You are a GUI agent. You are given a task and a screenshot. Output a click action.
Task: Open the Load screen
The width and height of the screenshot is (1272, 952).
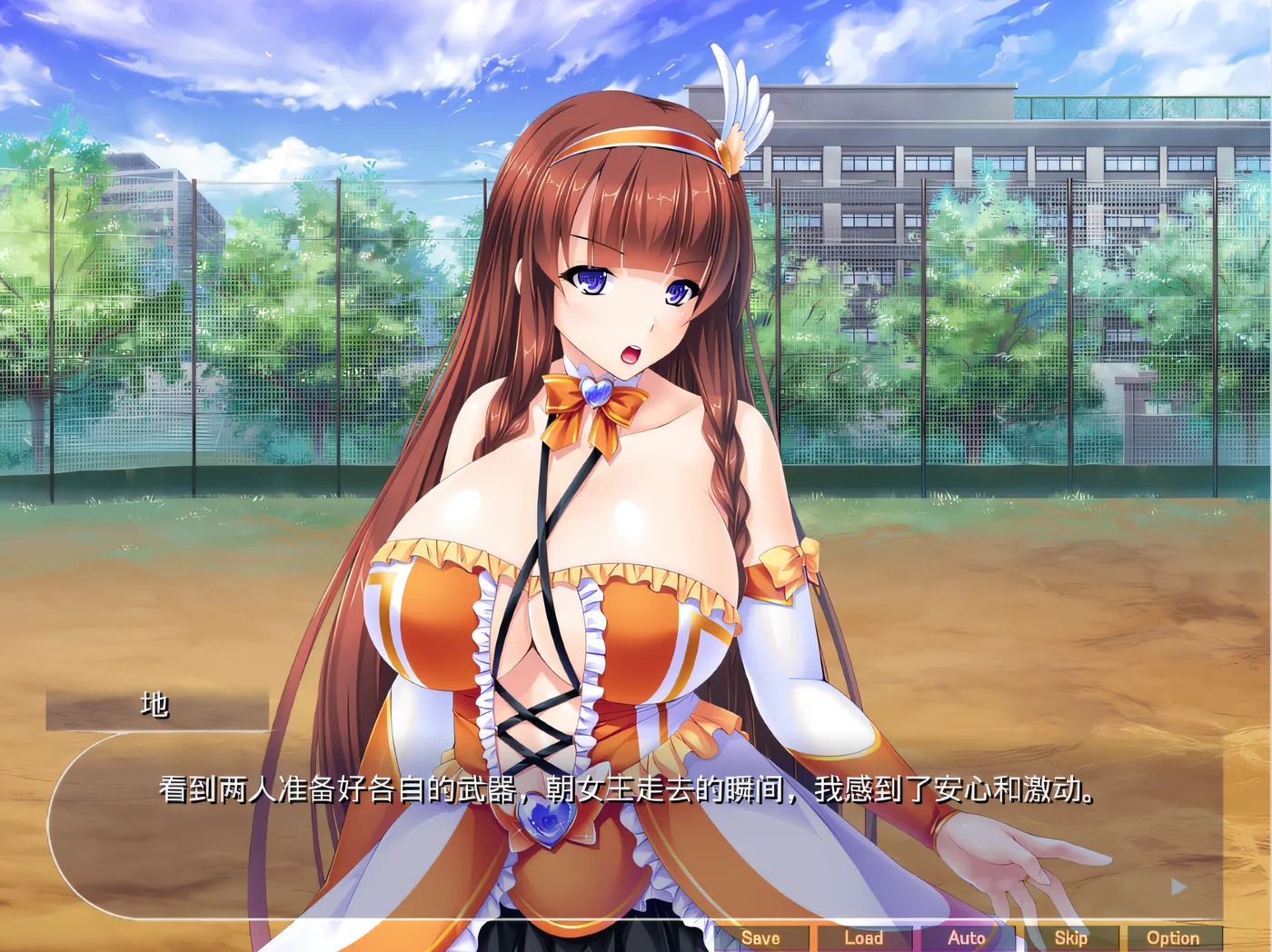(x=863, y=937)
